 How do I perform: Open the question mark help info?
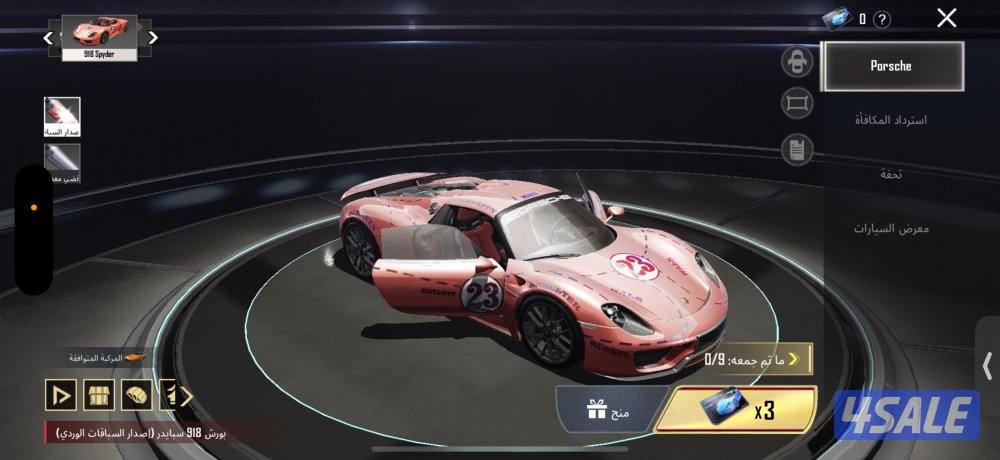tap(881, 19)
